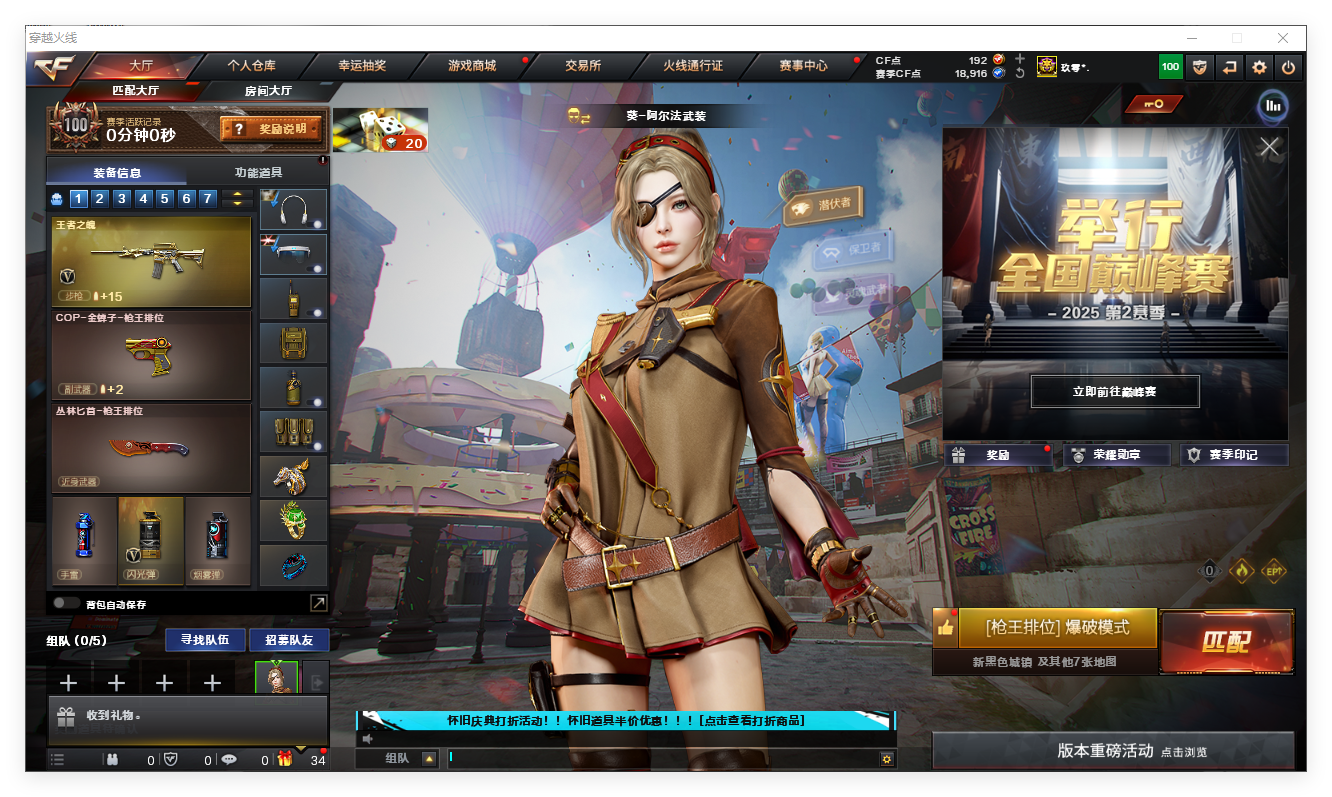This screenshot has width=1332, height=797.
Task: Select the 王者之魄 rifle slot
Action: 151,262
